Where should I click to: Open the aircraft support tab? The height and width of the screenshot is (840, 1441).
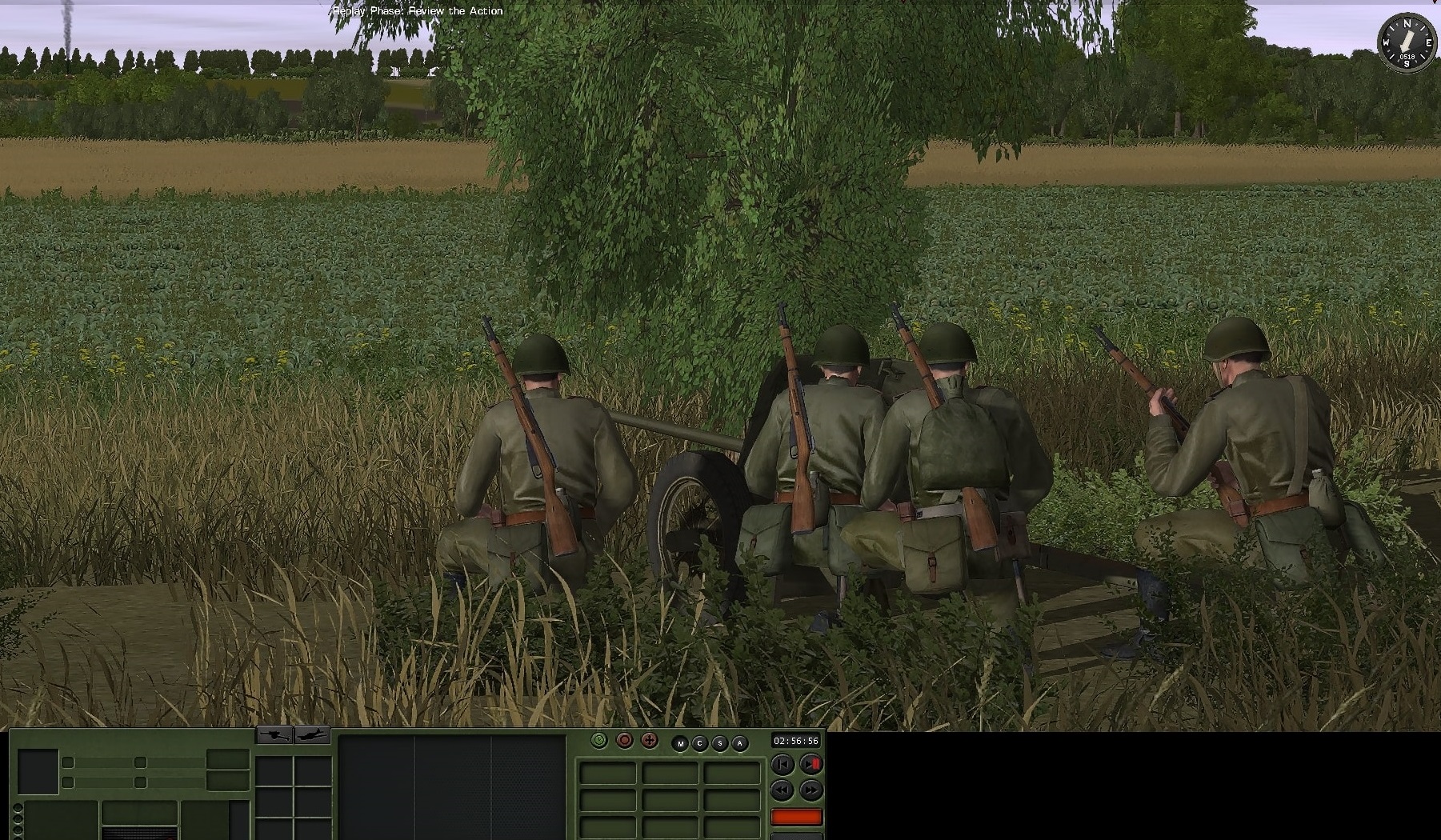click(312, 734)
